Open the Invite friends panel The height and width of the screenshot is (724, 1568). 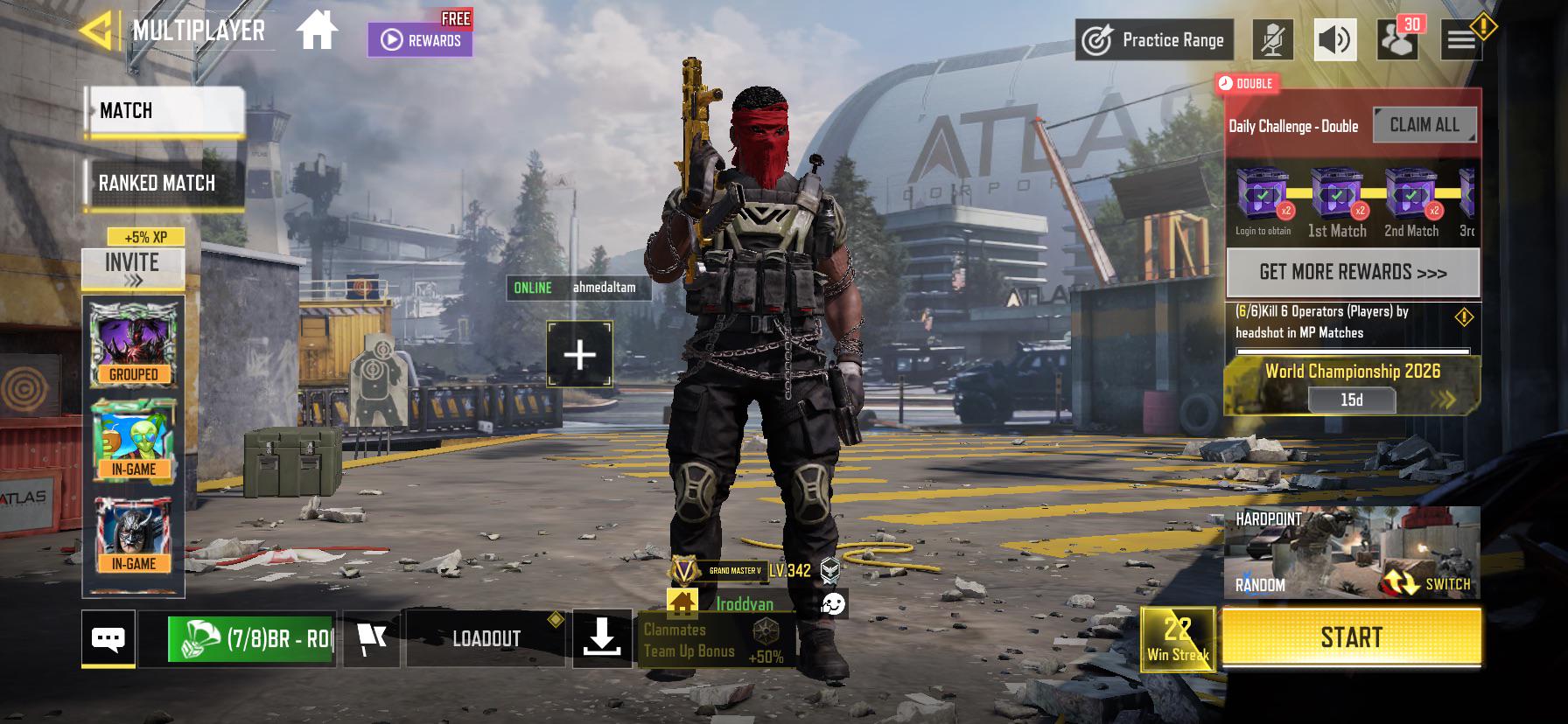coord(133,268)
